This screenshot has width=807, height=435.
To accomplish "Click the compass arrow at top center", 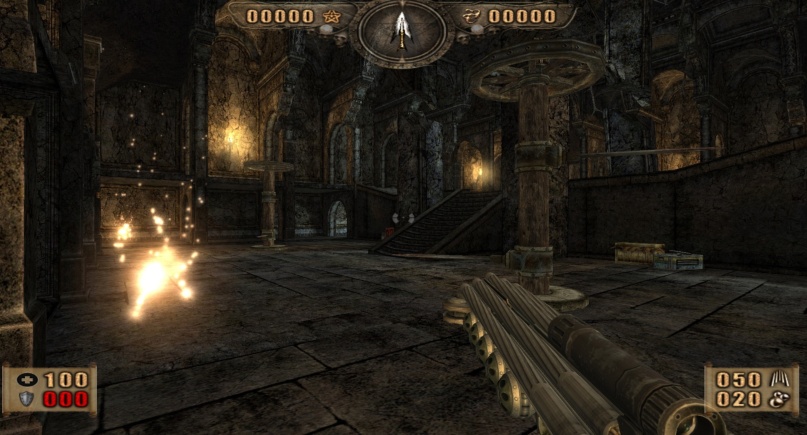I will pos(402,28).
